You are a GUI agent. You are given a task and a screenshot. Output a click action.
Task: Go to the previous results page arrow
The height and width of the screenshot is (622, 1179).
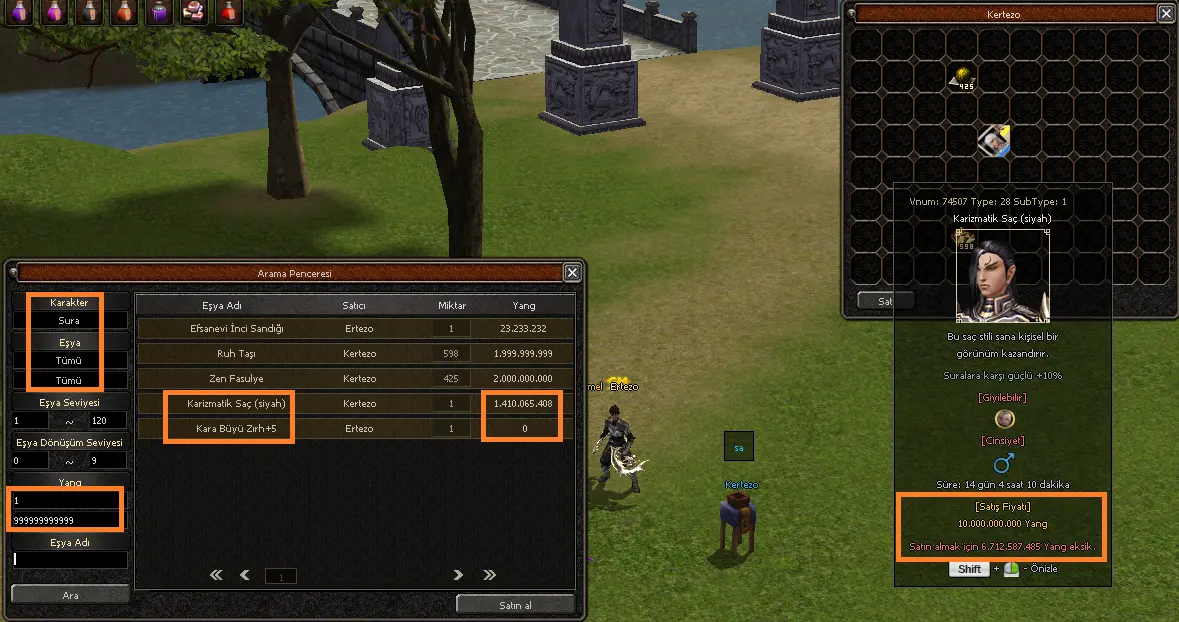(x=245, y=575)
